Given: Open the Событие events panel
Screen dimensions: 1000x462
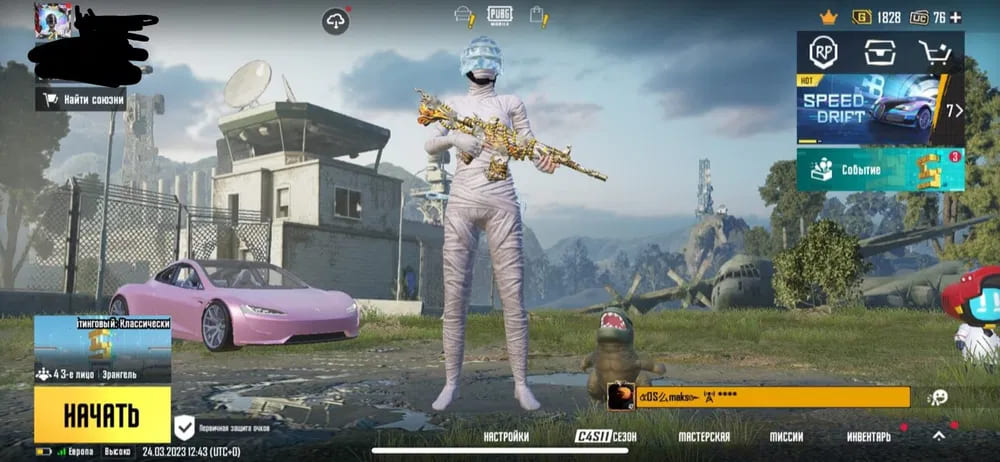Looking at the screenshot, I should pos(880,169).
